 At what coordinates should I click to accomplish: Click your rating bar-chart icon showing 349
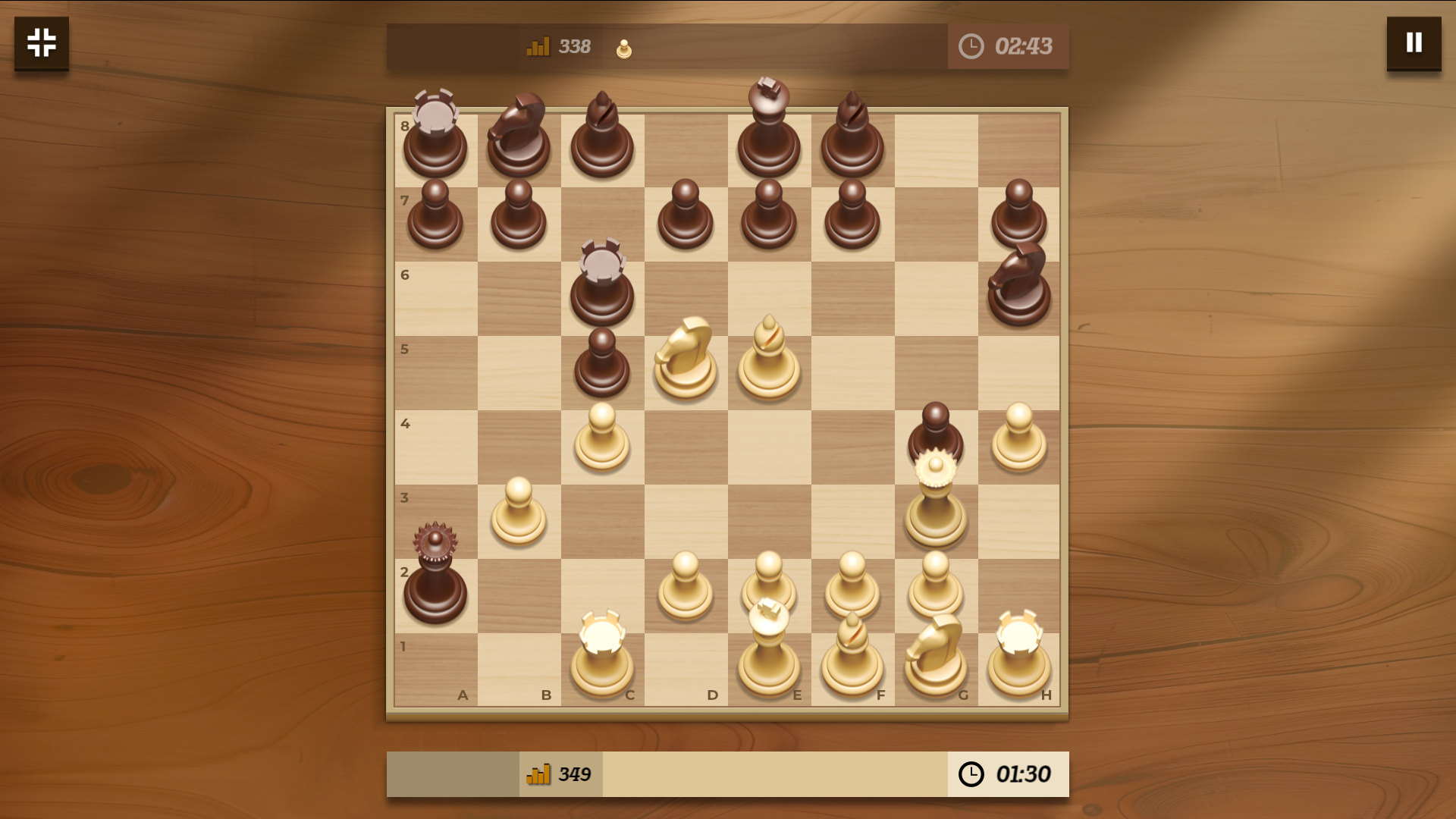(x=539, y=774)
